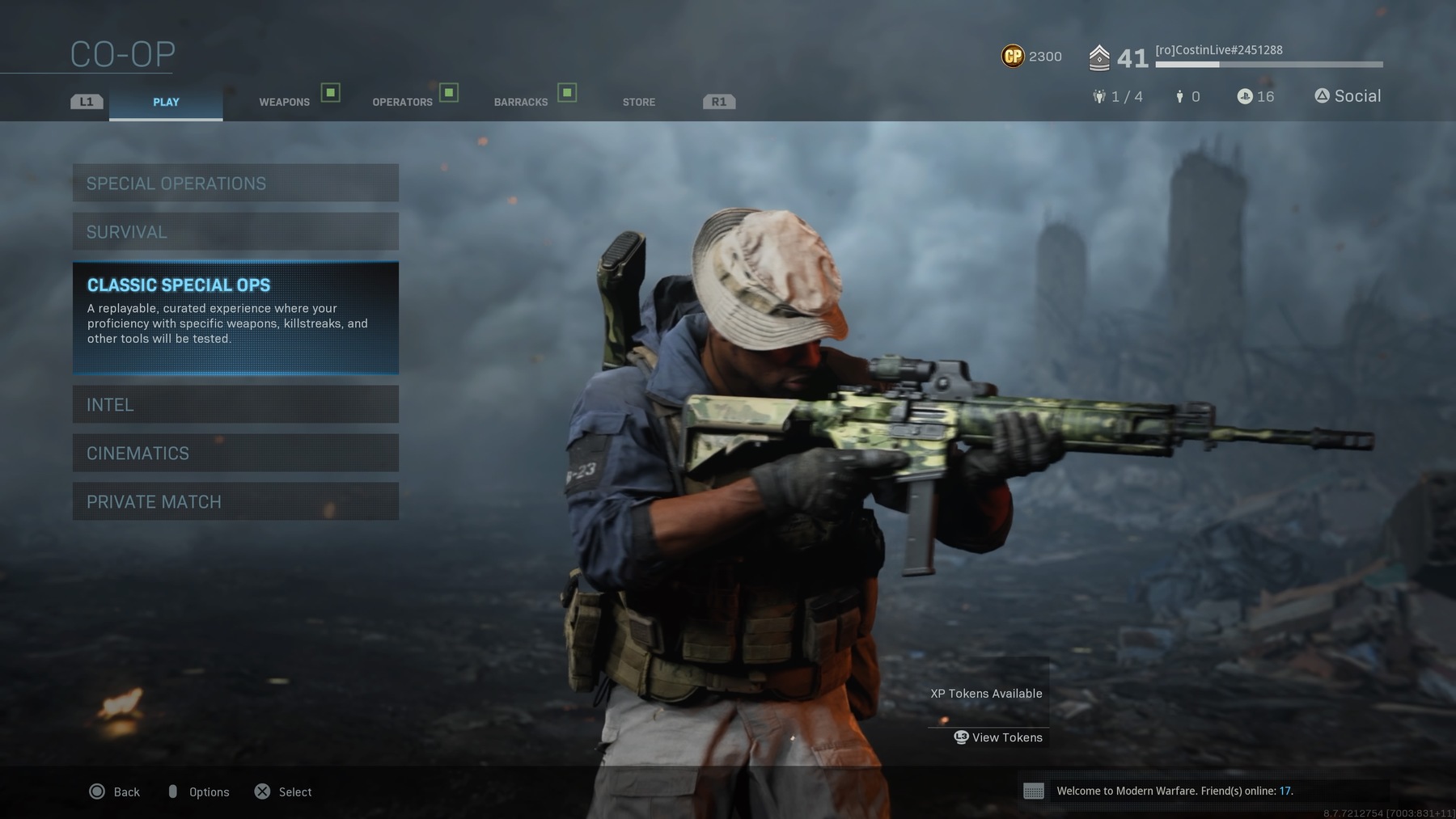View available XP tokens
The image size is (1456, 819).
point(999,737)
